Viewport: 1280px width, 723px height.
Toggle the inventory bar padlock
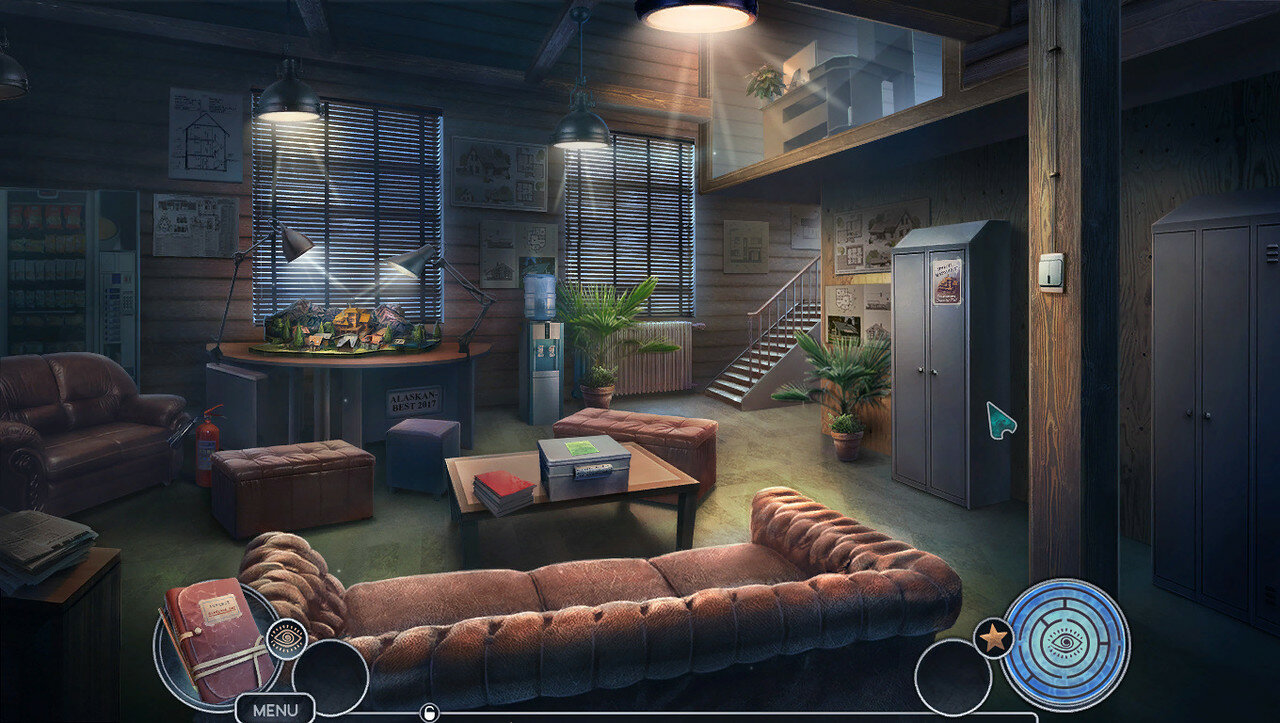[x=430, y=713]
